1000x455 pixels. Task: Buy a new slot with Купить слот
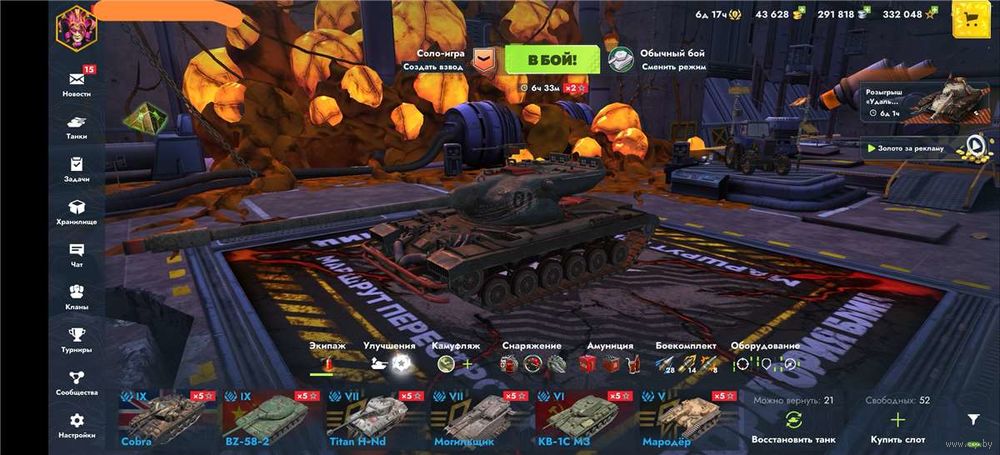tap(897, 427)
